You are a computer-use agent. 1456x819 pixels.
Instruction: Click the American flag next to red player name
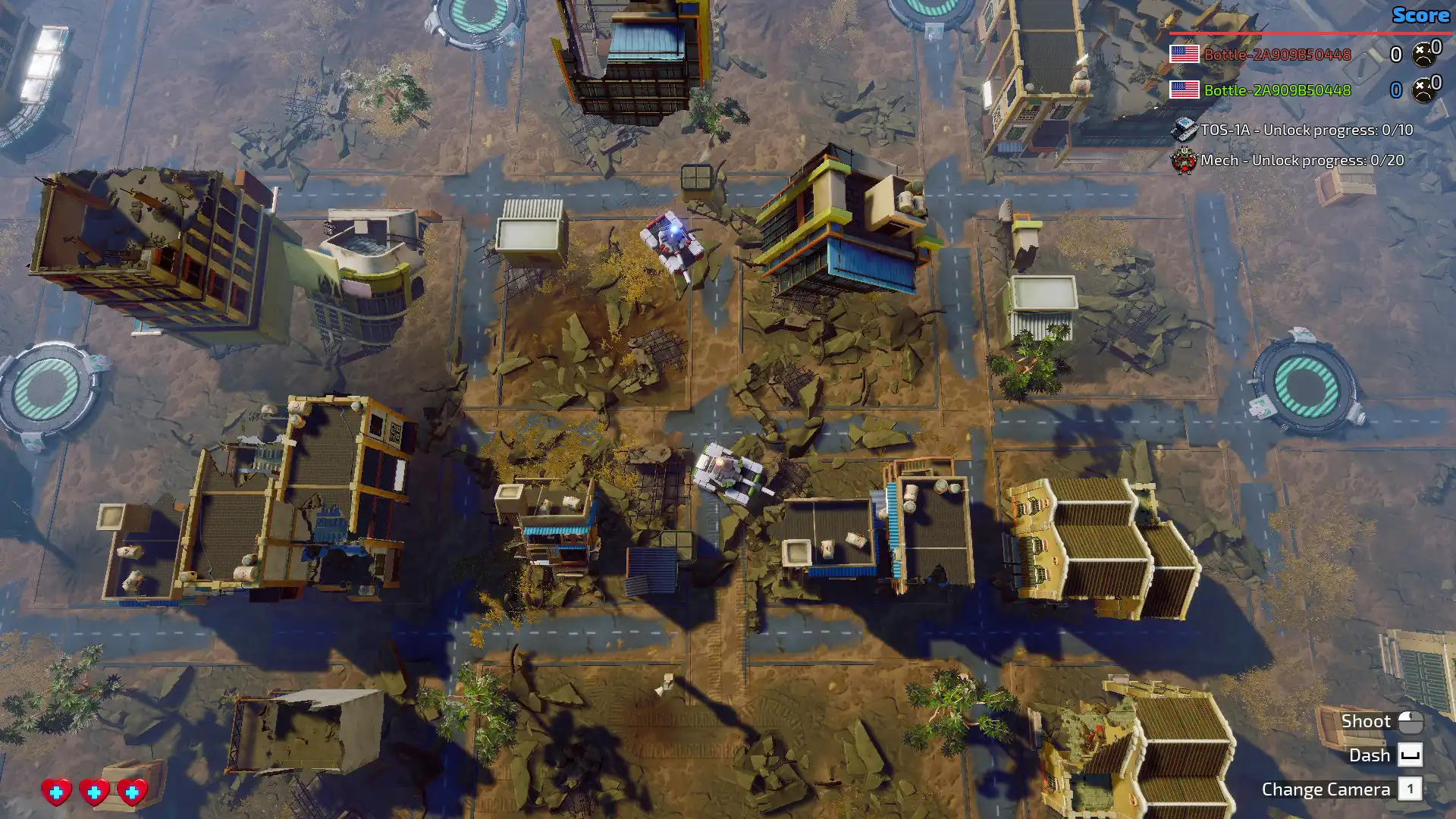pyautogui.click(x=1183, y=54)
